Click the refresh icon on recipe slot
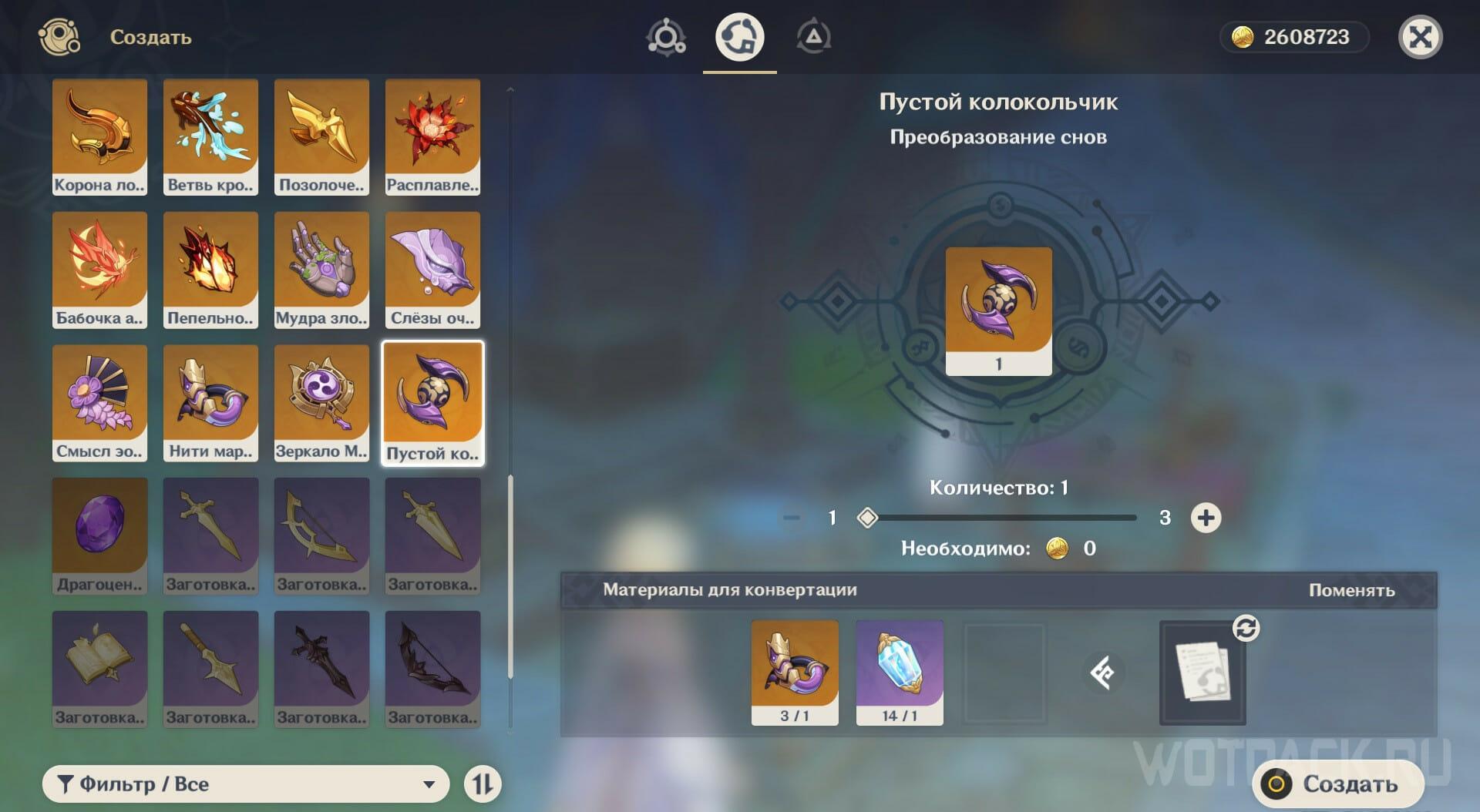The image size is (1480, 812). [1246, 628]
